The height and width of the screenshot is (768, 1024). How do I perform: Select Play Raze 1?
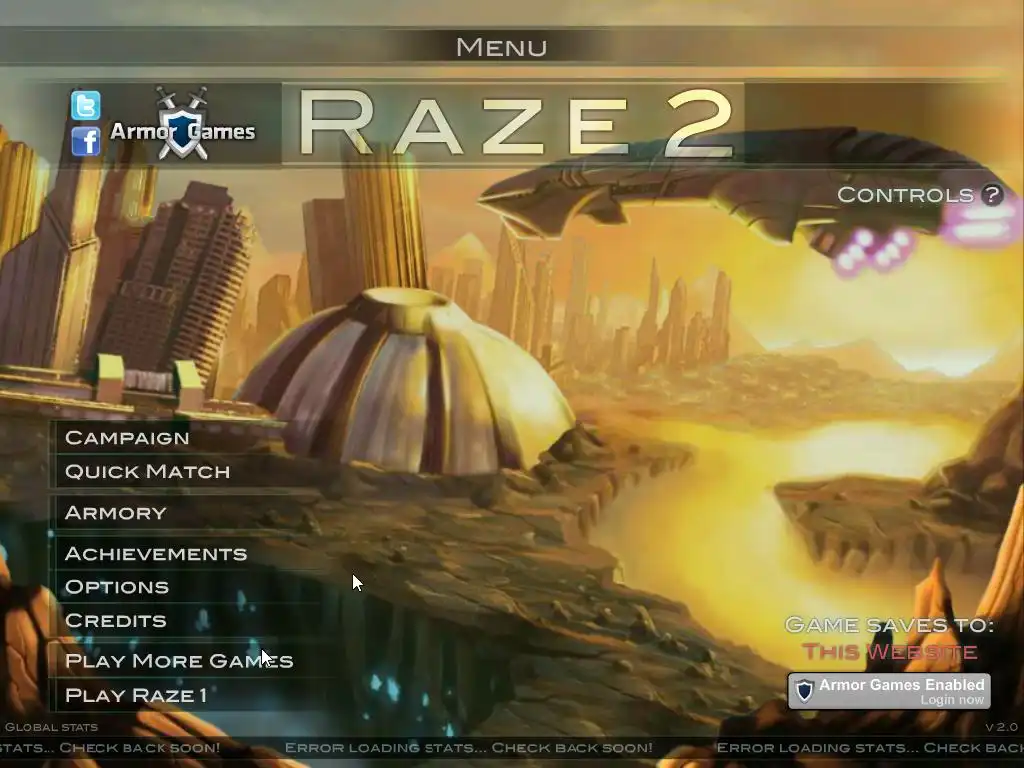coord(135,695)
